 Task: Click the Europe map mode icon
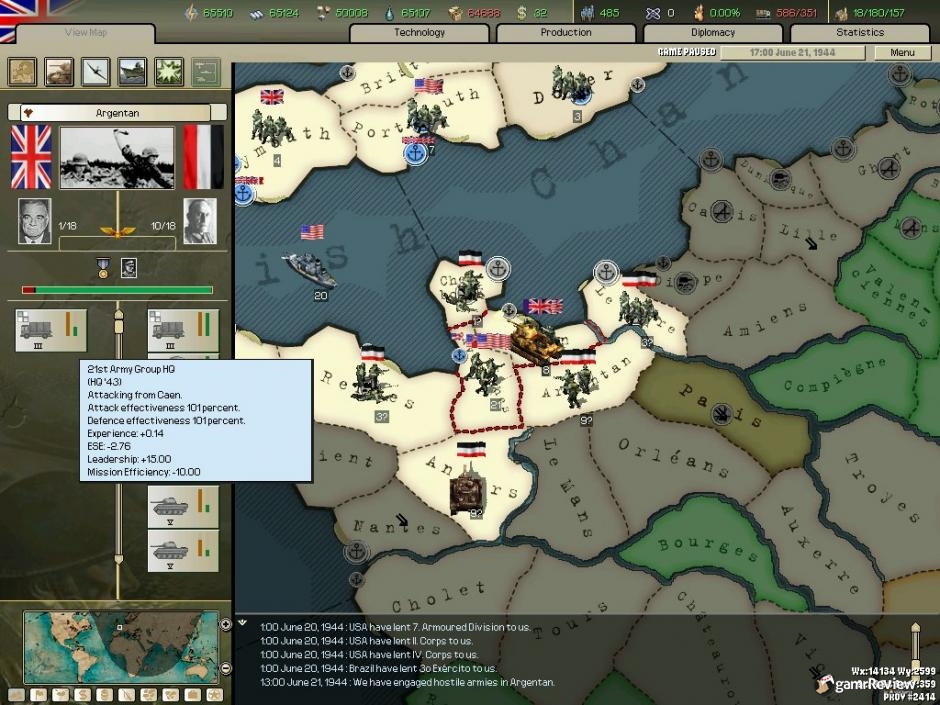coord(23,71)
